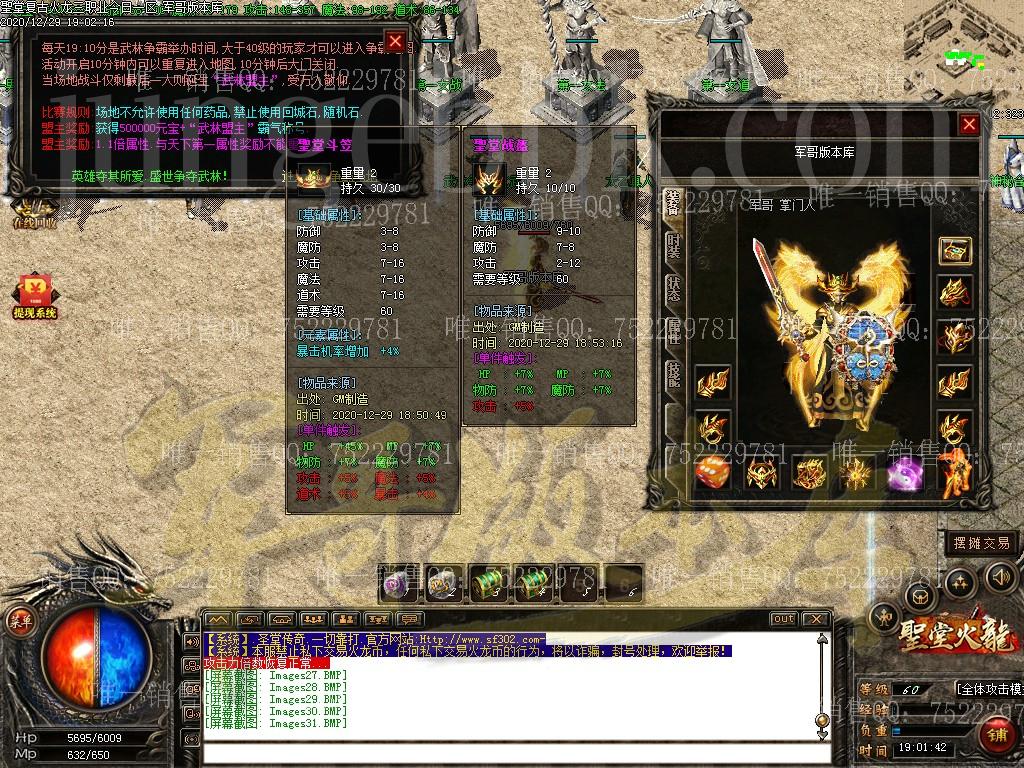Close the chat window with its X

(x=819, y=619)
